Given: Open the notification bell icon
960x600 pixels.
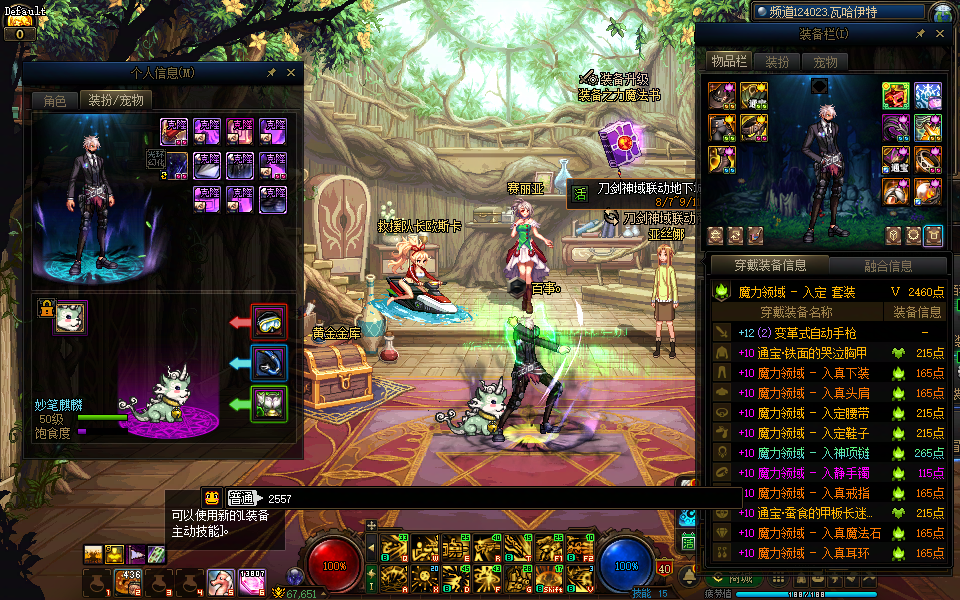Looking at the screenshot, I should (689, 577).
